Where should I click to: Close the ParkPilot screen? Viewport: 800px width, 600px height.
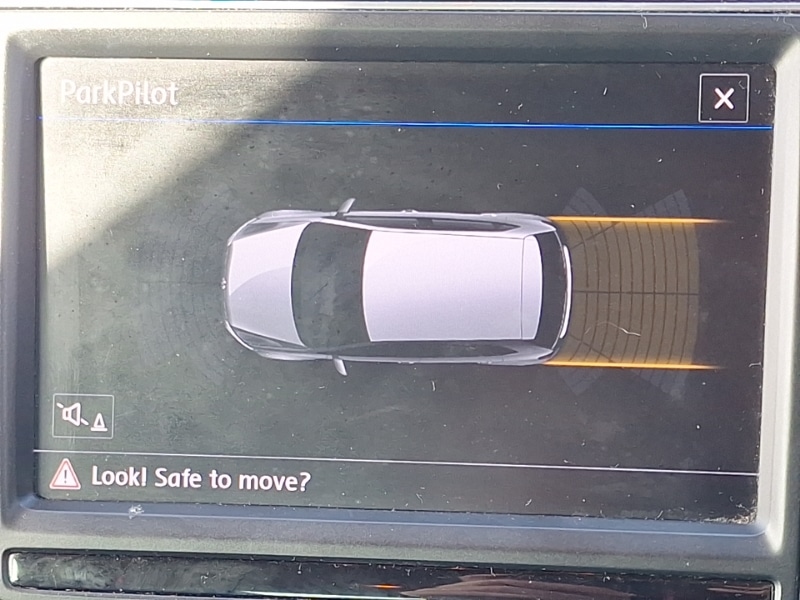[x=723, y=98]
